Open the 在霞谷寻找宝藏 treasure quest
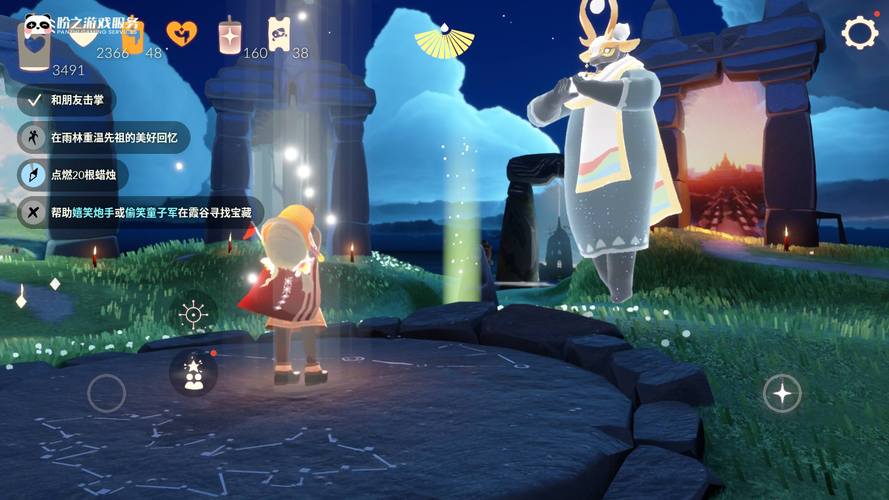Screen dimensions: 889x500 (140, 212)
